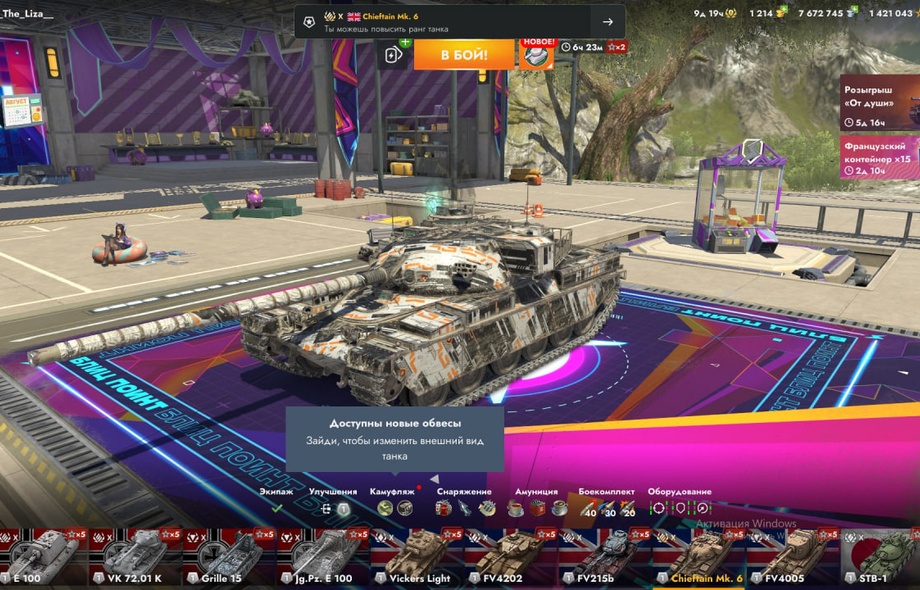The width and height of the screenshot is (920, 590).
Task: Select the Jg.Pz. E 100 tank card
Action: [x=321, y=556]
